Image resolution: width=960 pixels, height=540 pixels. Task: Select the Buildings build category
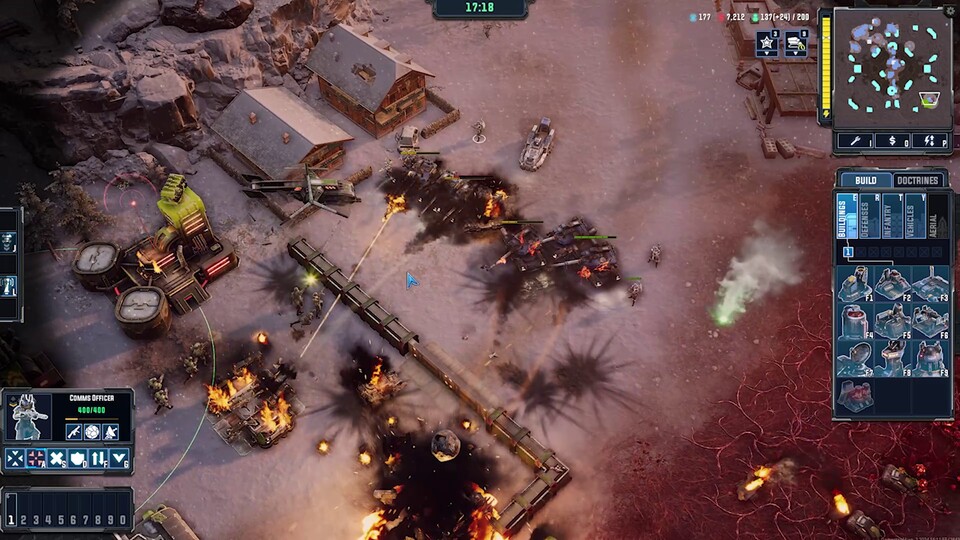click(x=845, y=216)
